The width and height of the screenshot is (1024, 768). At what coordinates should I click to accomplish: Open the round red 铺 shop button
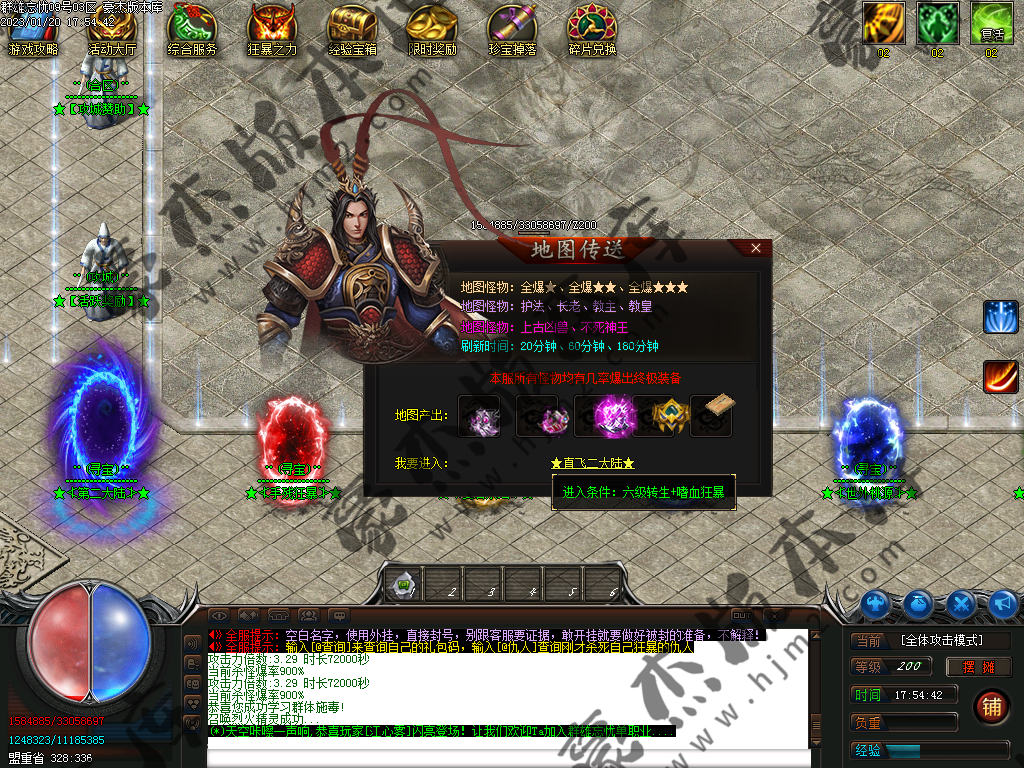pos(991,706)
